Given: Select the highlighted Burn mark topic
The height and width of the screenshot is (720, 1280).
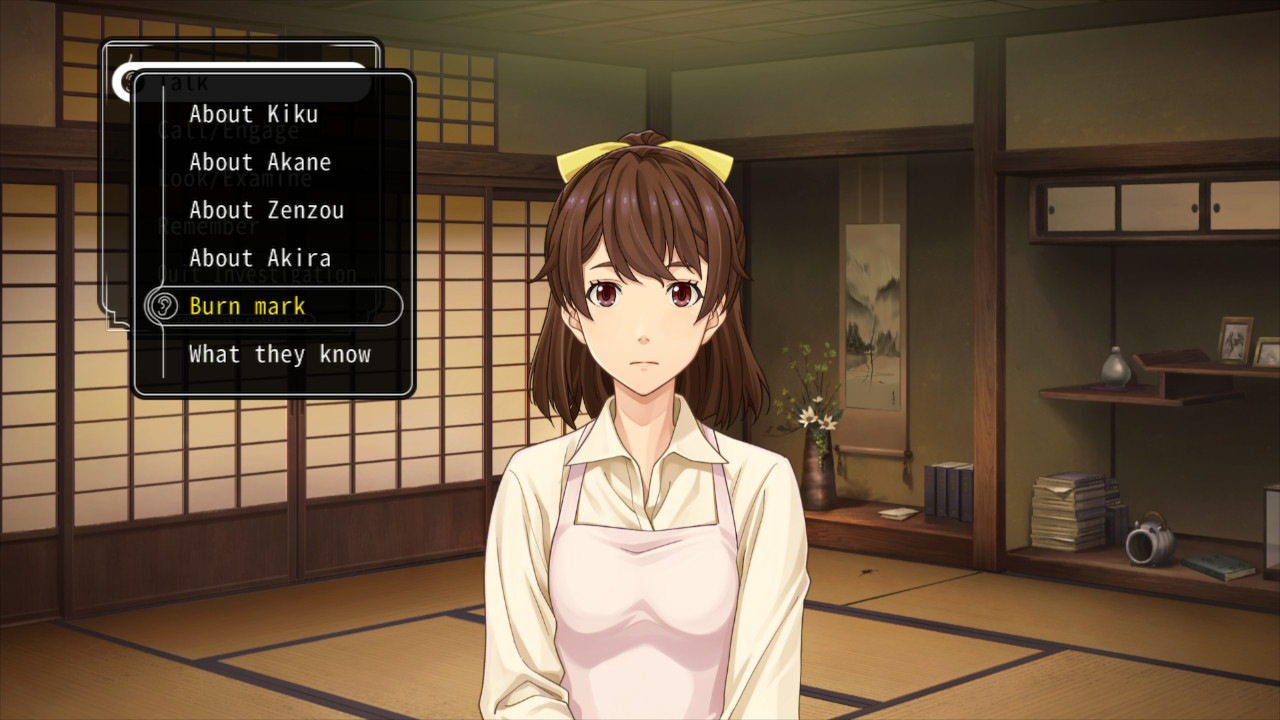Looking at the screenshot, I should pos(247,306).
